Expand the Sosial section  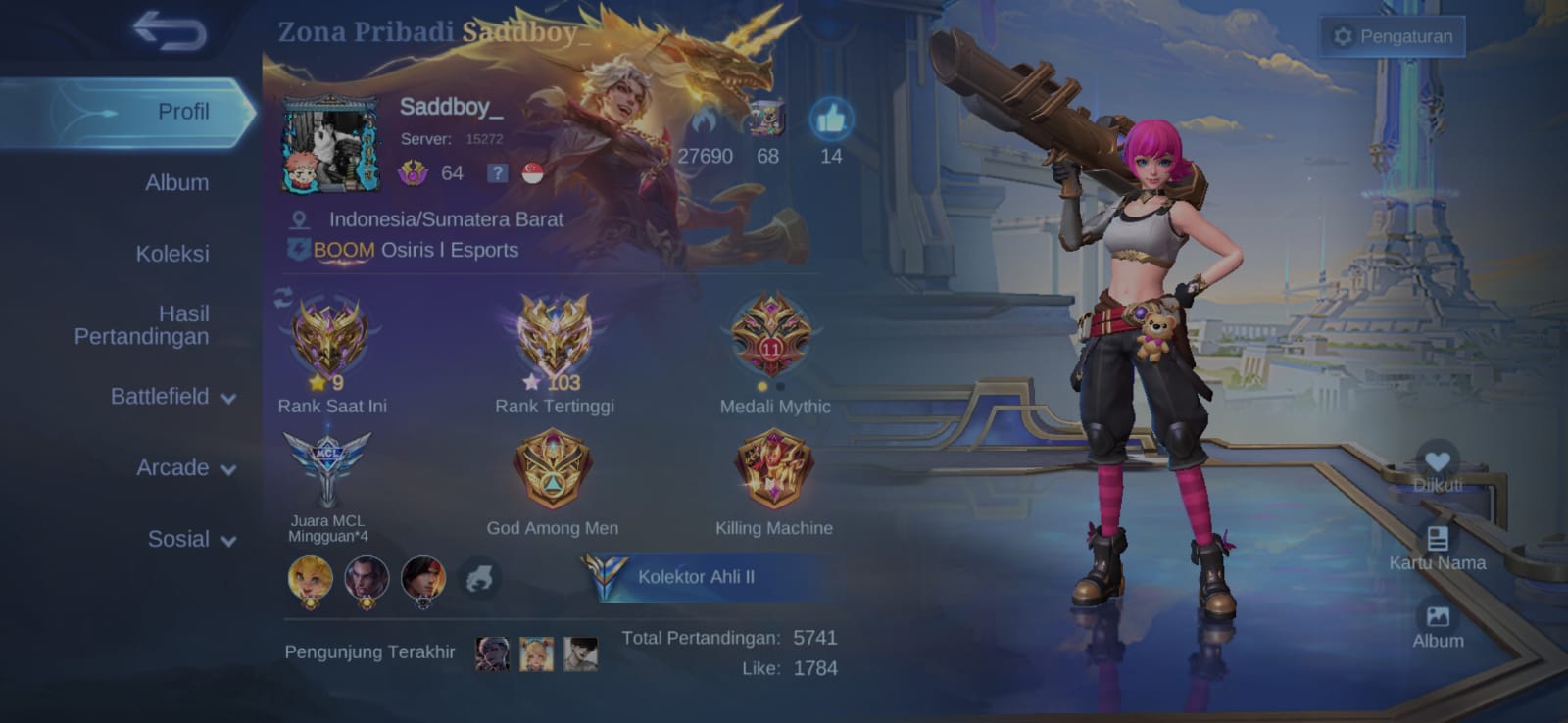pos(190,539)
